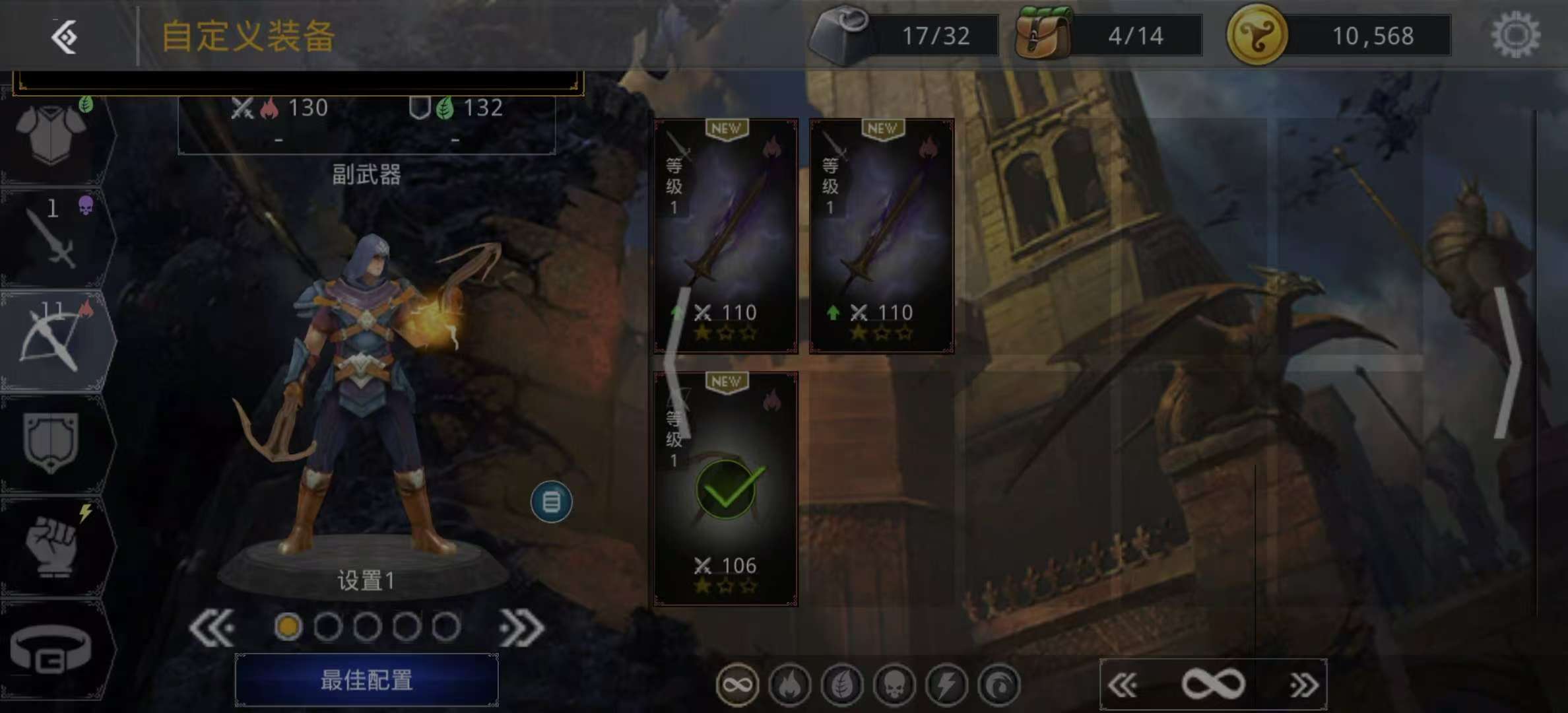Select the shield equipment slot

pos(51,442)
